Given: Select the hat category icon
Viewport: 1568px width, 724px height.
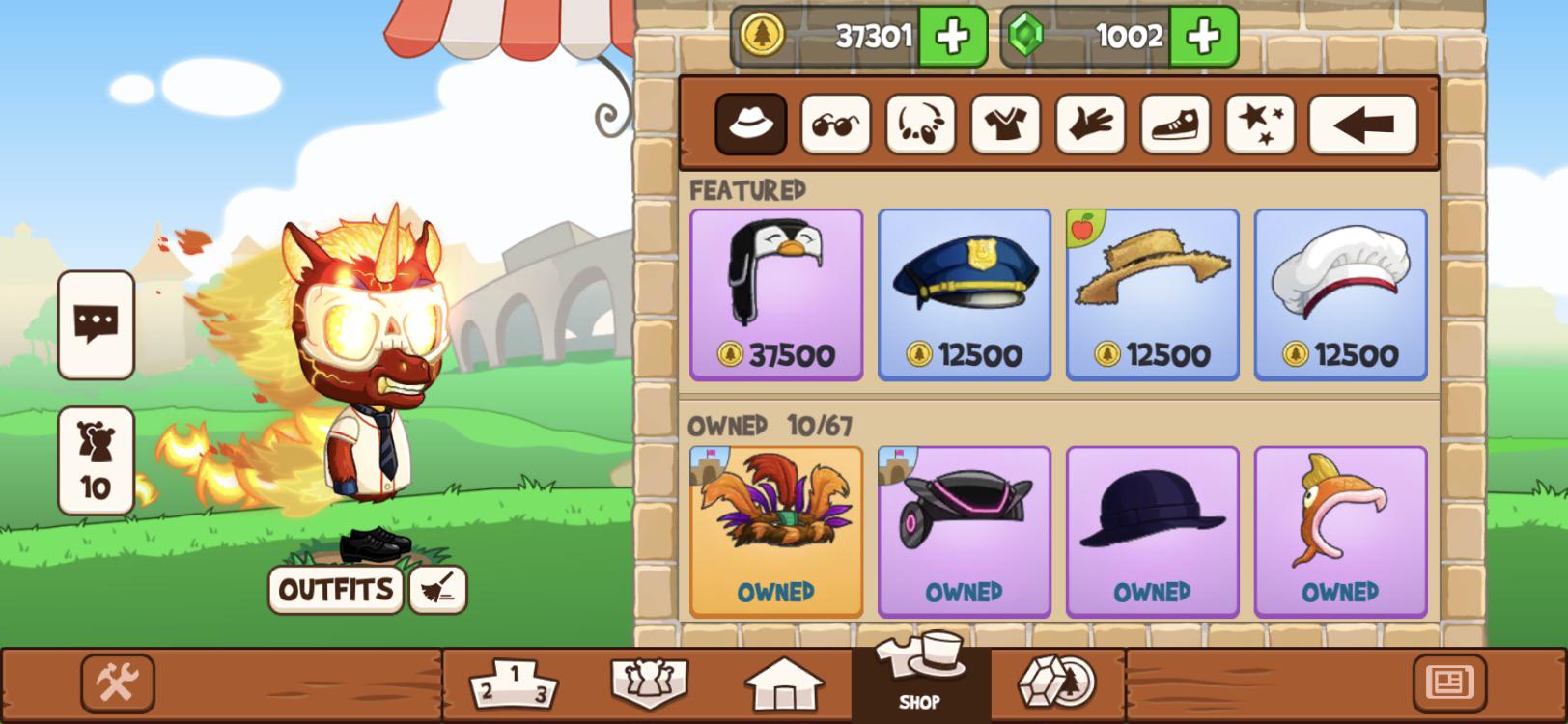Looking at the screenshot, I should [x=751, y=124].
